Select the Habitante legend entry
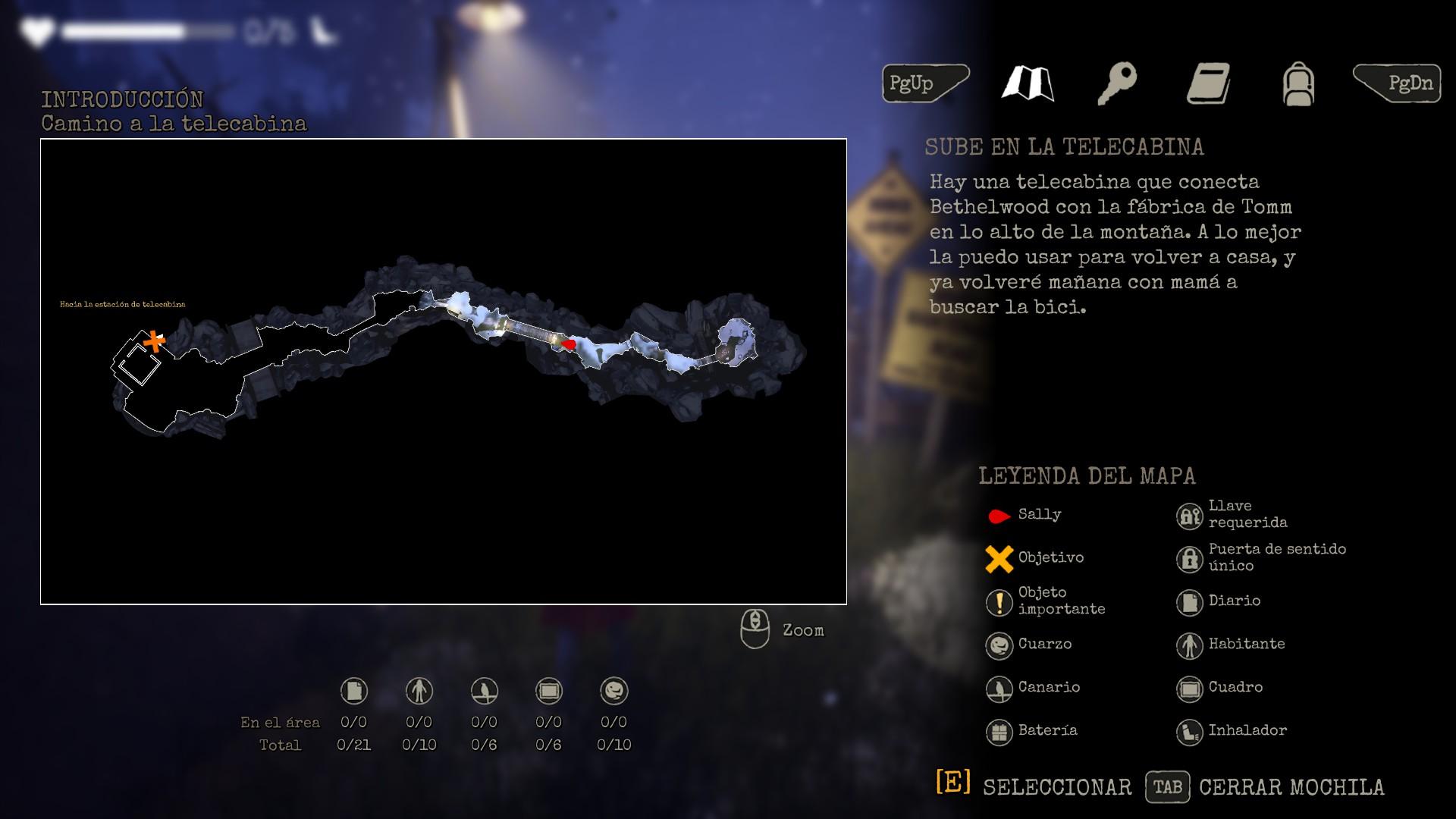Screen dimensions: 1456x819 coord(1231,645)
